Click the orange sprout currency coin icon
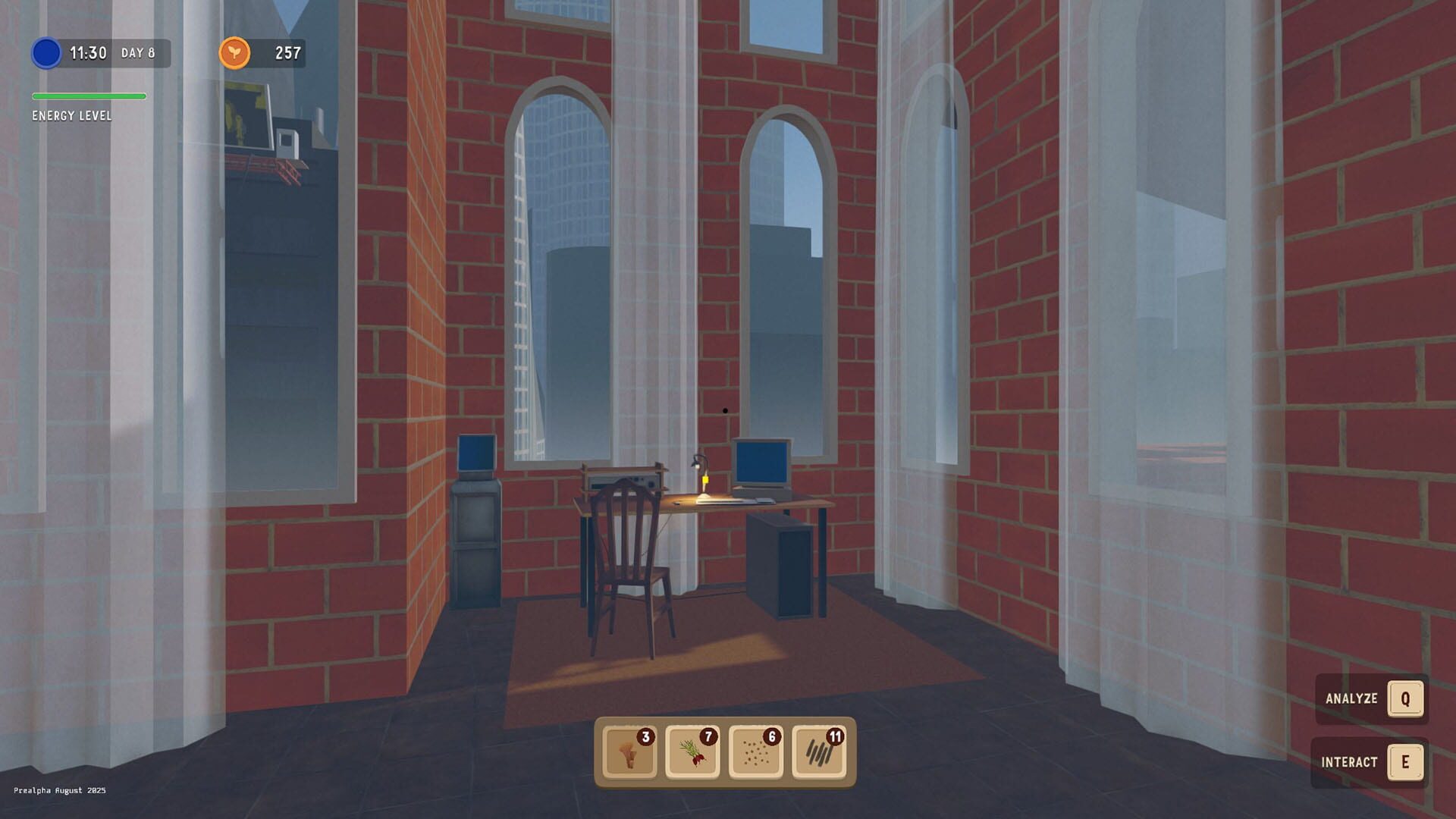Viewport: 1456px width, 819px height. [x=235, y=53]
